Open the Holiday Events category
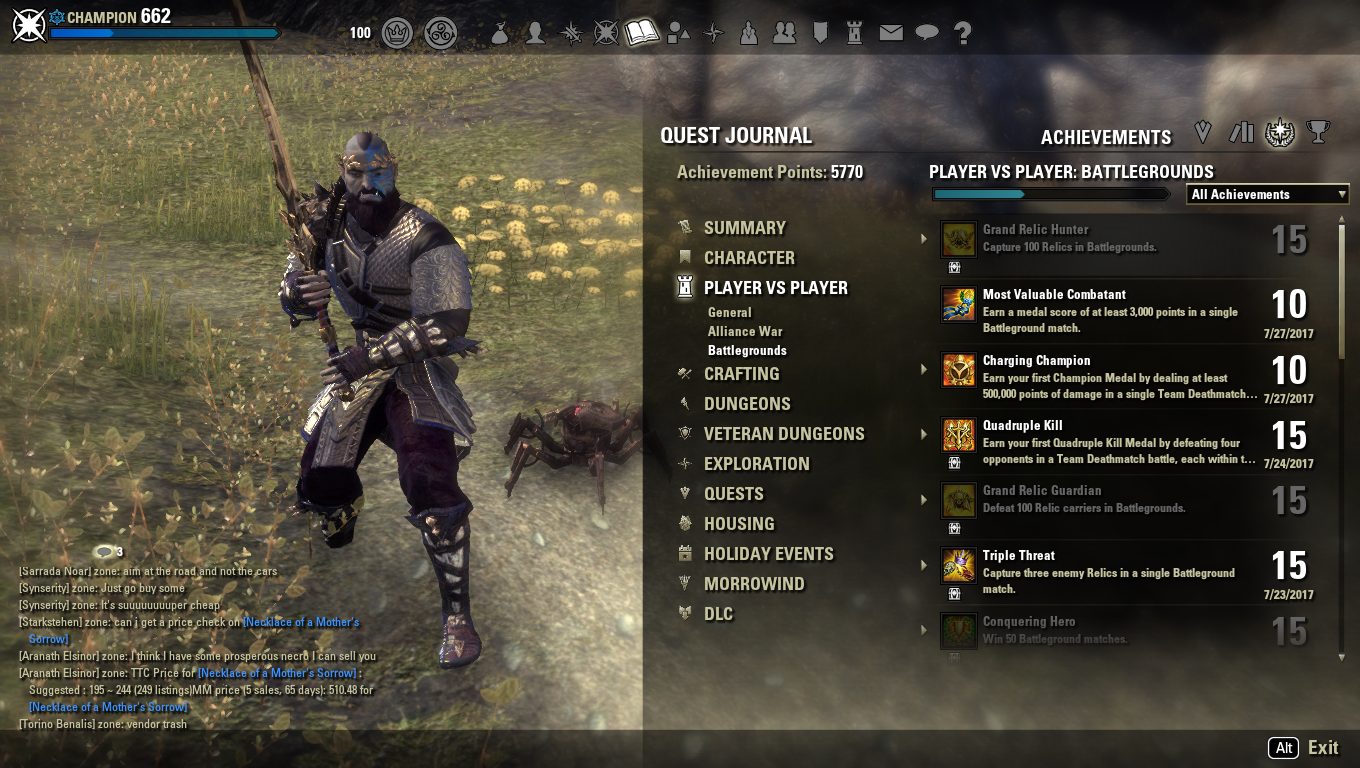 click(768, 554)
